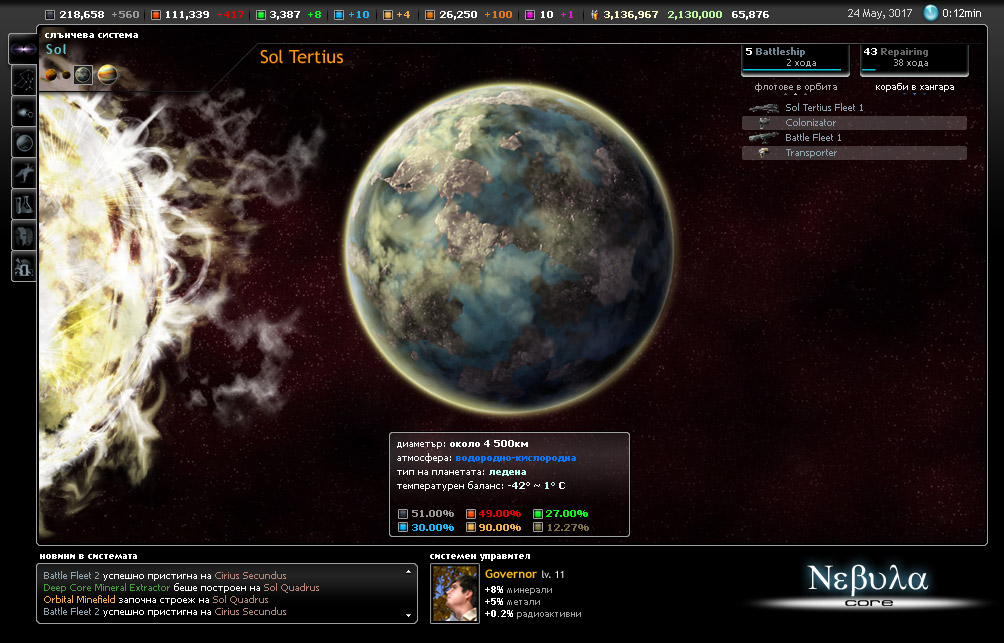
Task: Open the planet view sidebar icon
Action: pos(23,143)
